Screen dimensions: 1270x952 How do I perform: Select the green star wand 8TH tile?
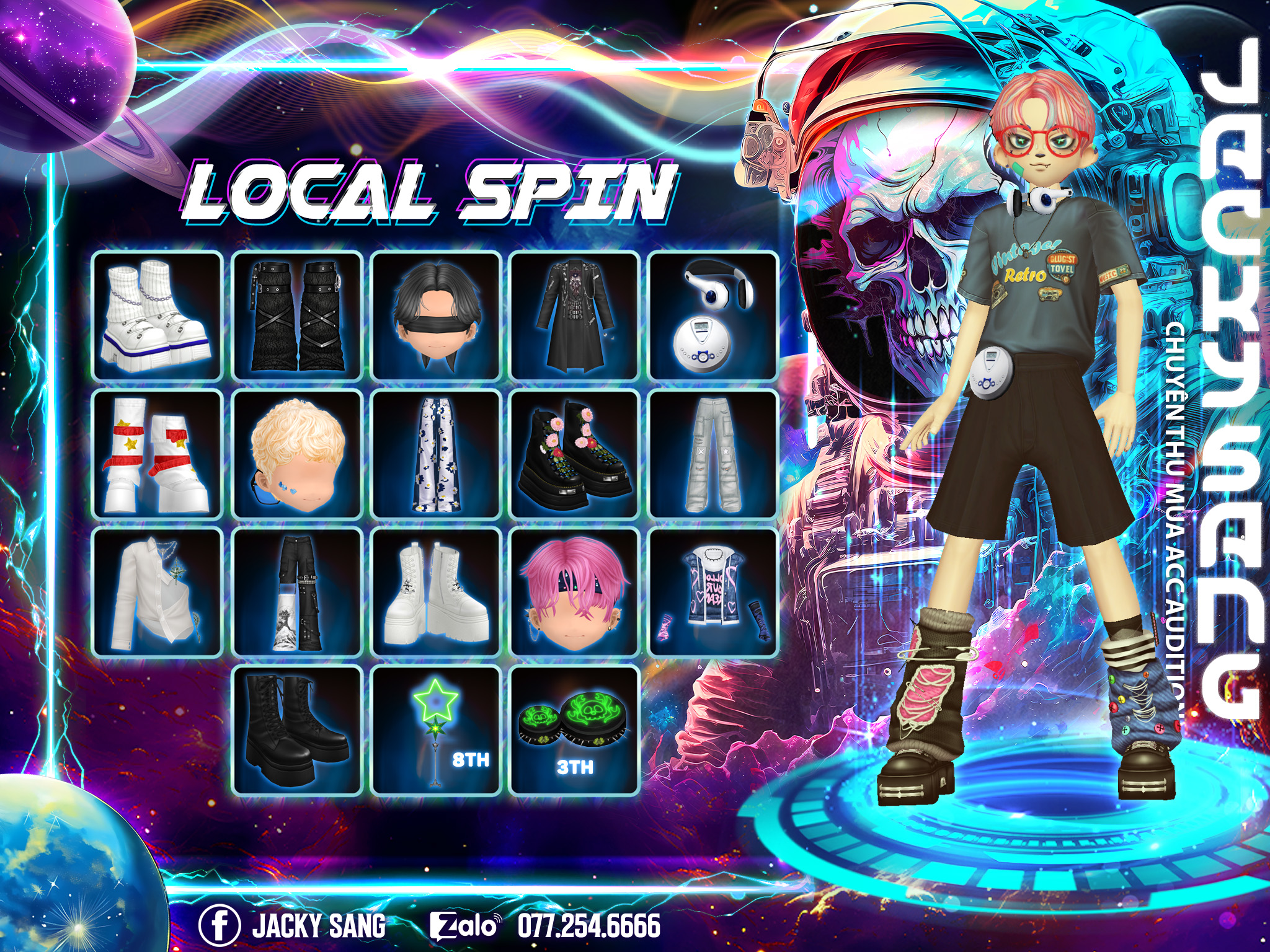click(x=436, y=730)
